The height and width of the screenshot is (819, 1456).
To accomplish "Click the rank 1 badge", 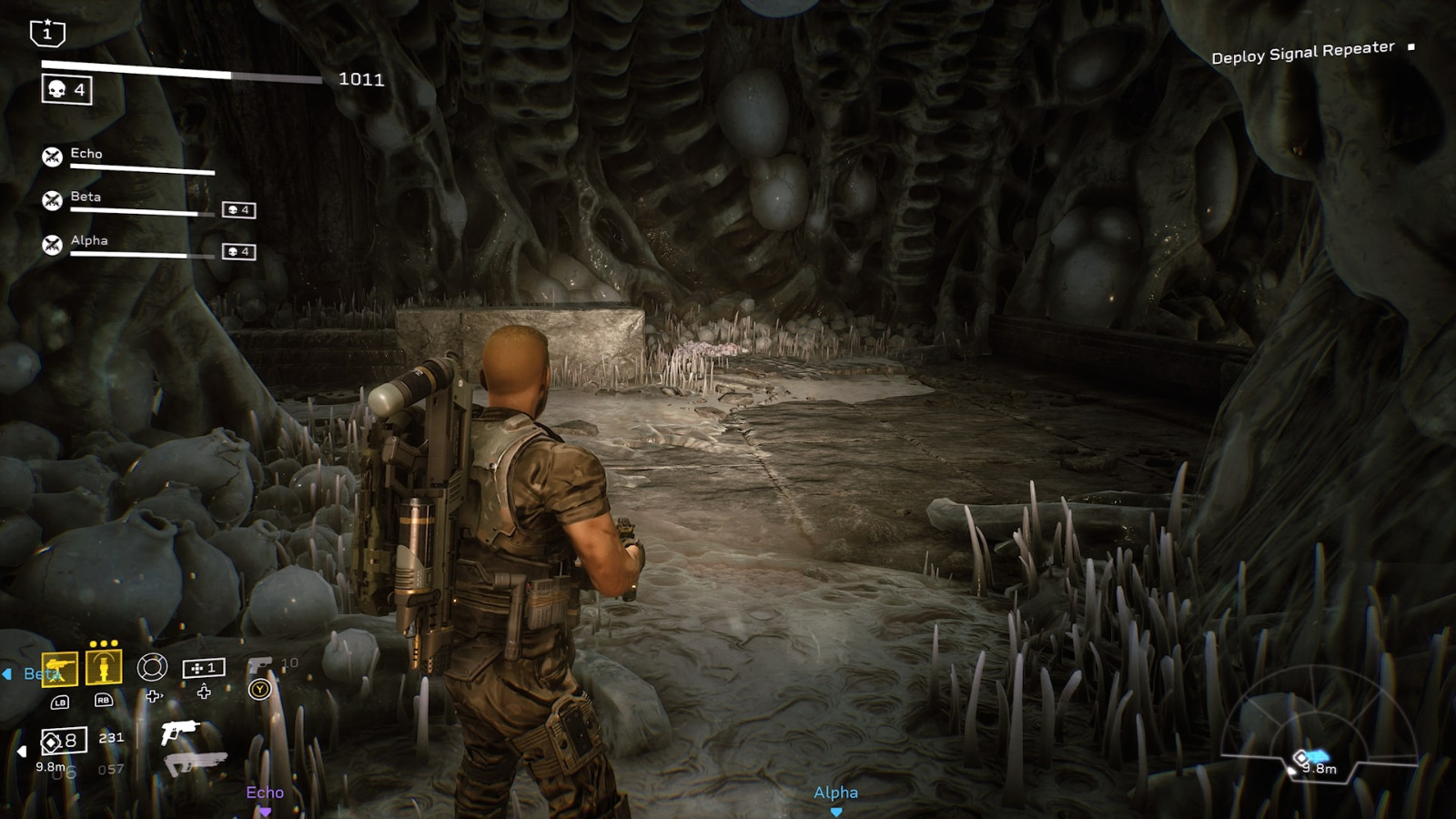I will point(47,33).
